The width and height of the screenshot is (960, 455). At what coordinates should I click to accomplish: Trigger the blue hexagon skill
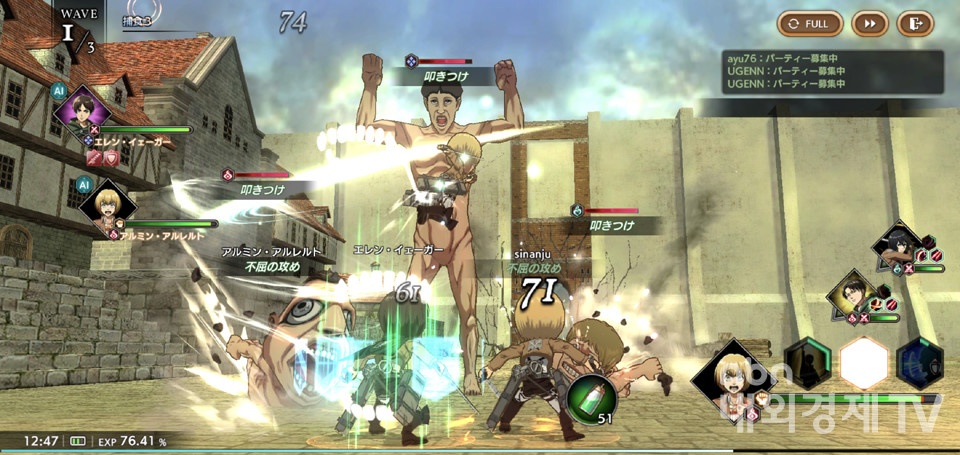920,362
